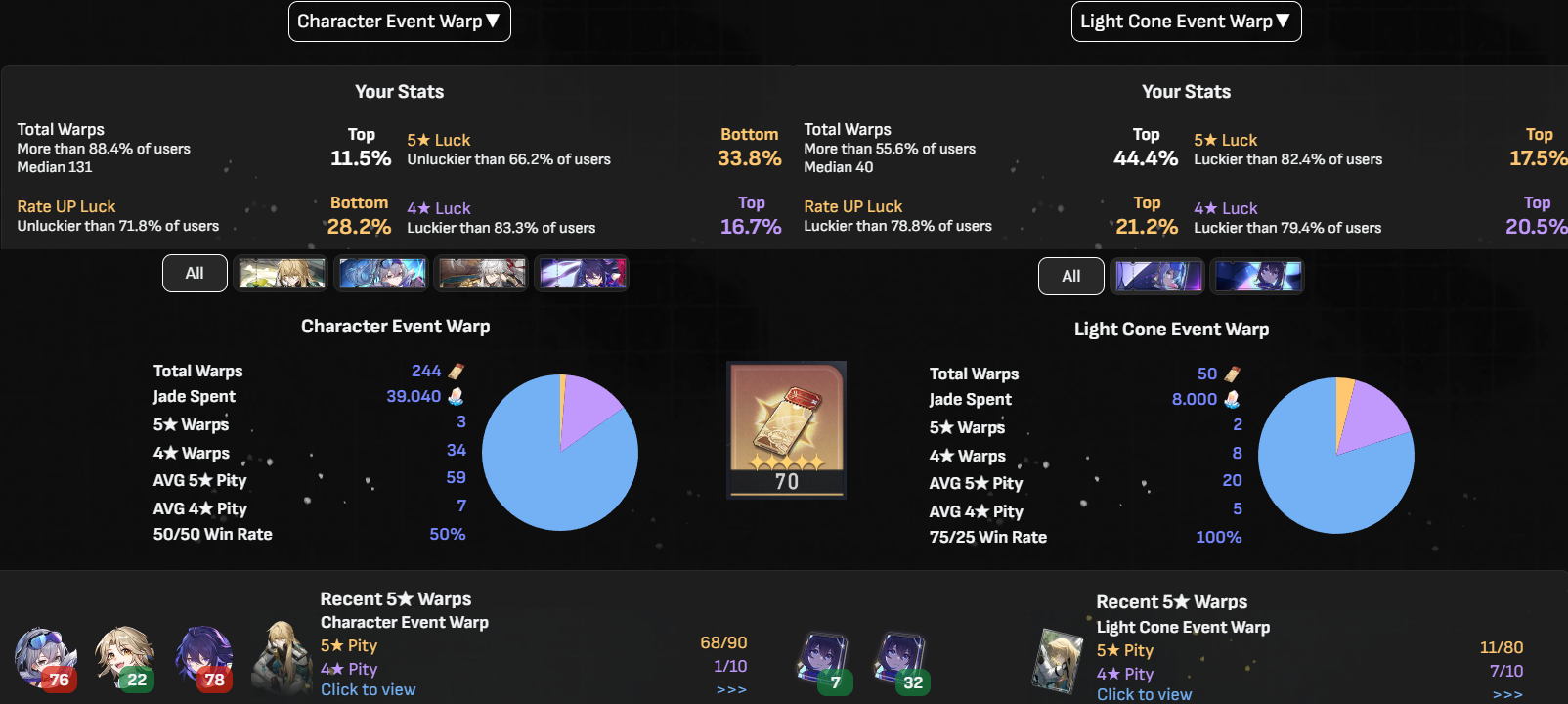
Task: Click to view recent Light Cone Warp details
Action: pyautogui.click(x=1145, y=693)
